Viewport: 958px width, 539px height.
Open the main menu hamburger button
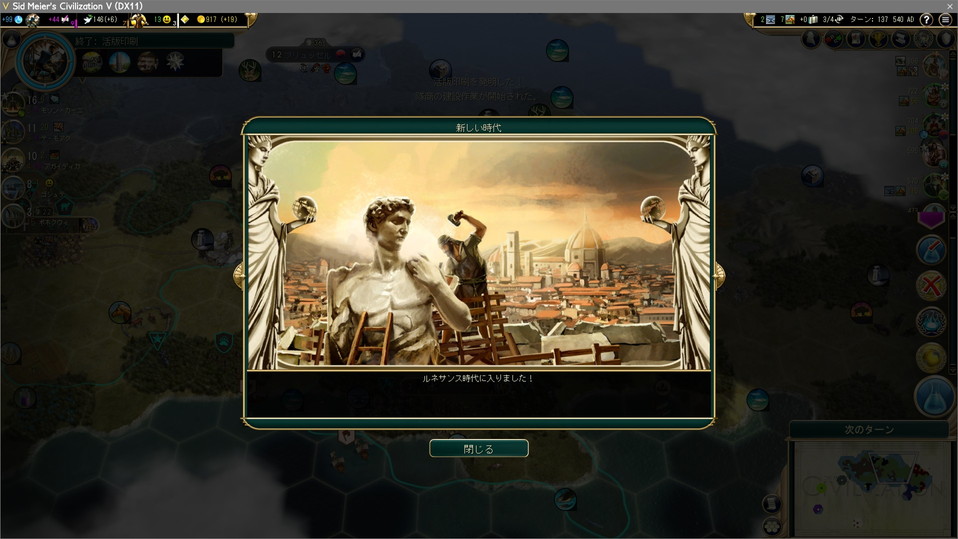click(x=945, y=20)
